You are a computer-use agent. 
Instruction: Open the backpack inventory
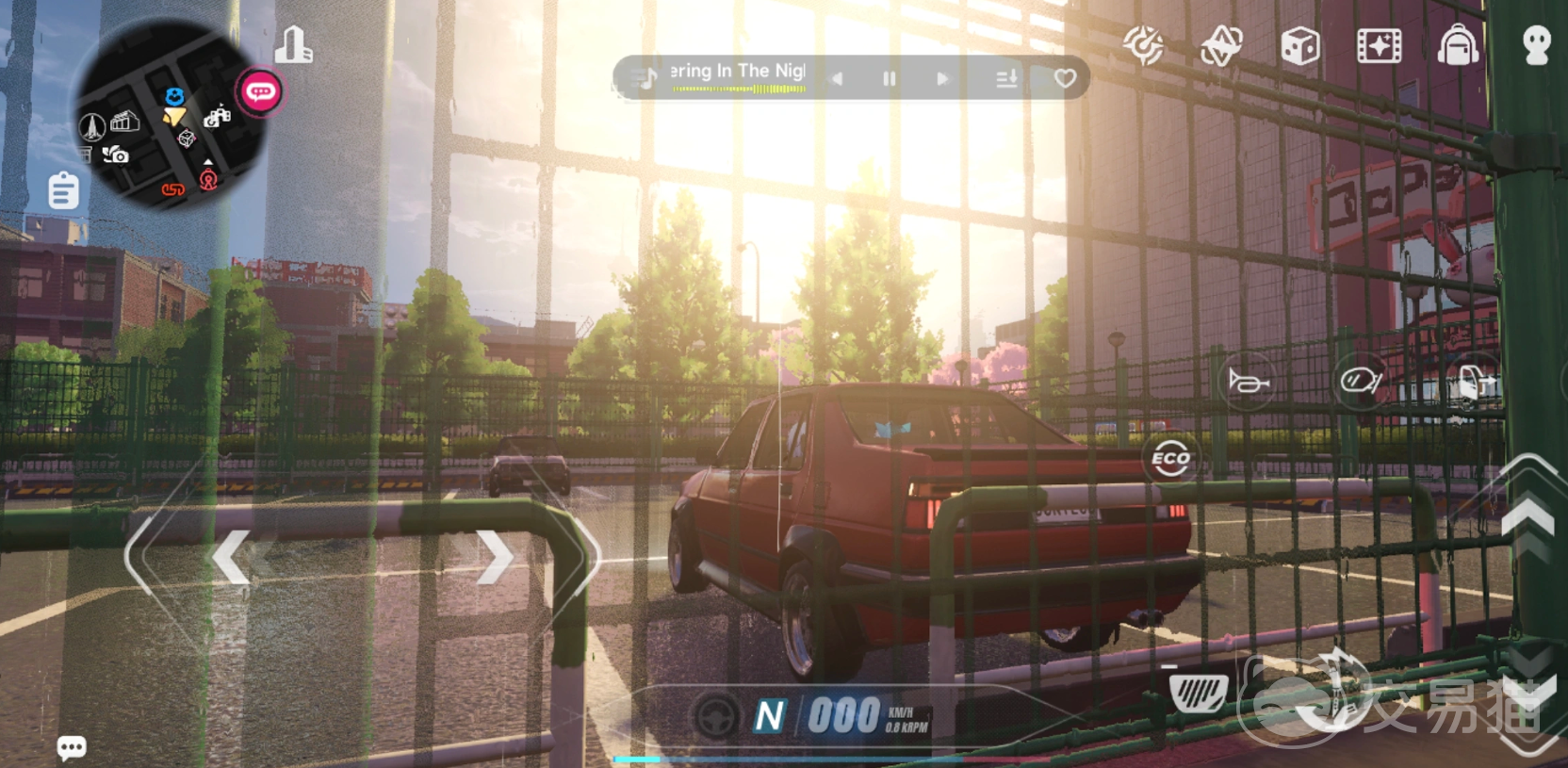coord(1458,45)
